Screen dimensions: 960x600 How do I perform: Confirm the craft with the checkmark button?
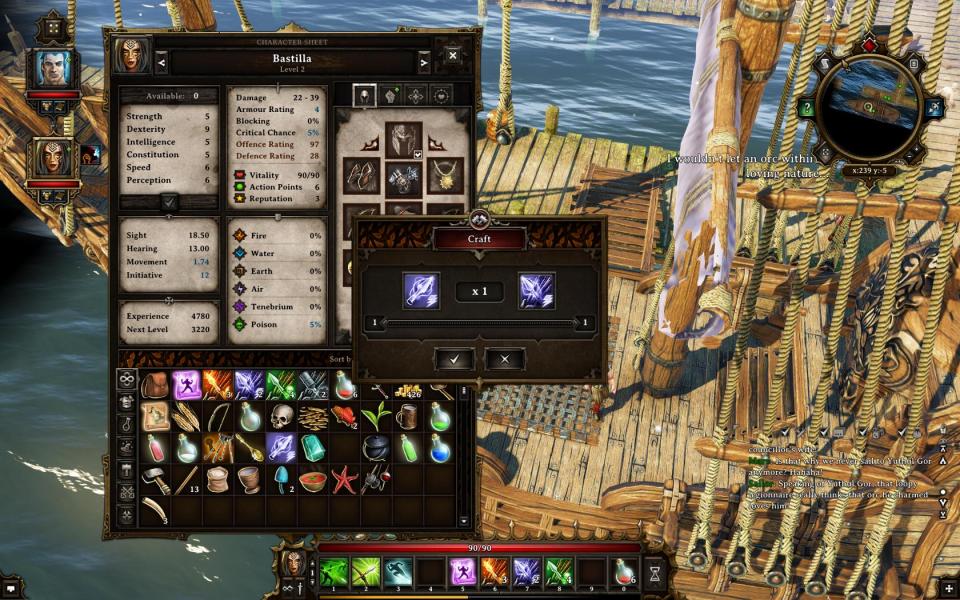[455, 359]
